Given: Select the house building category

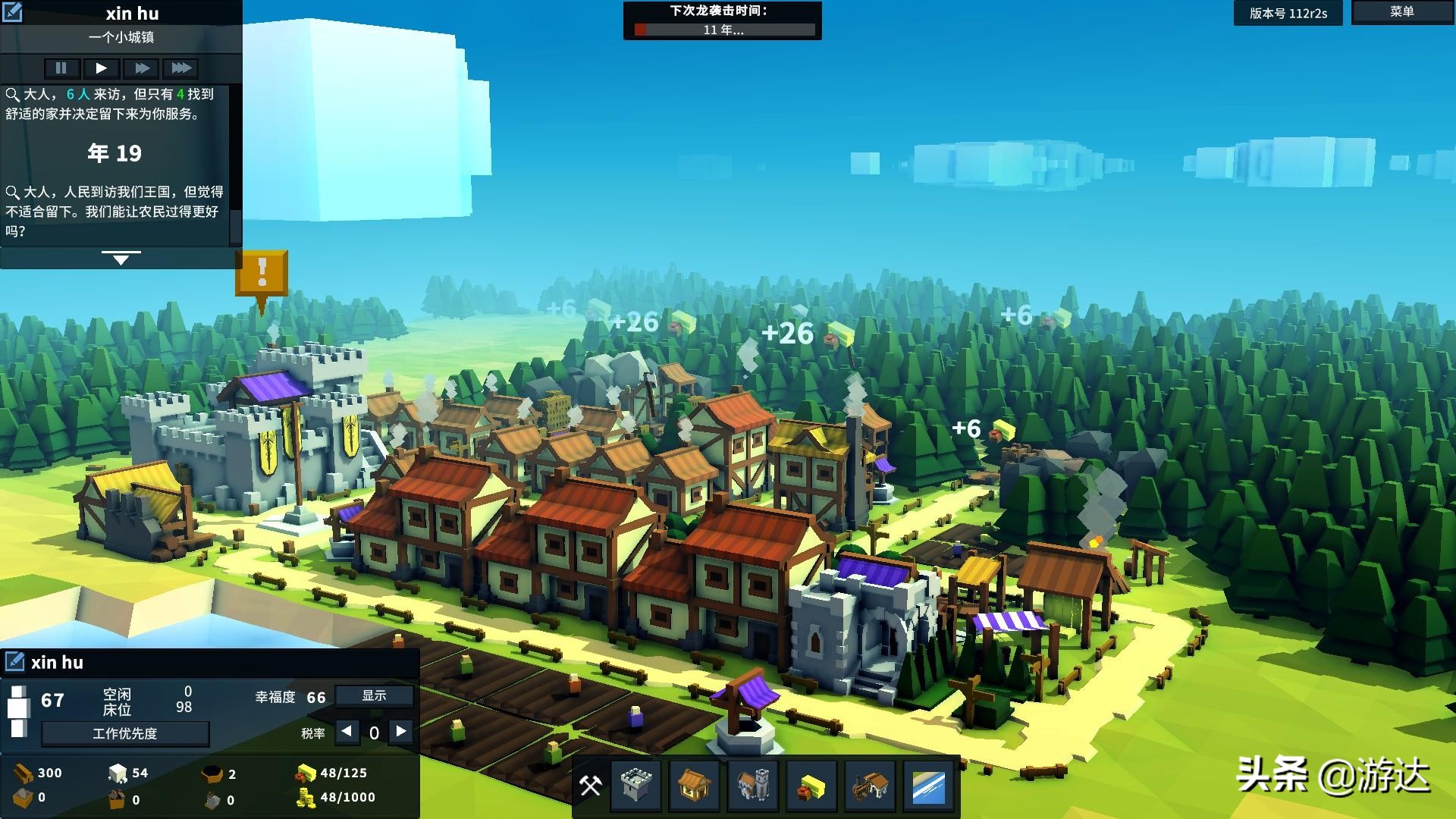Looking at the screenshot, I should click(x=694, y=786).
